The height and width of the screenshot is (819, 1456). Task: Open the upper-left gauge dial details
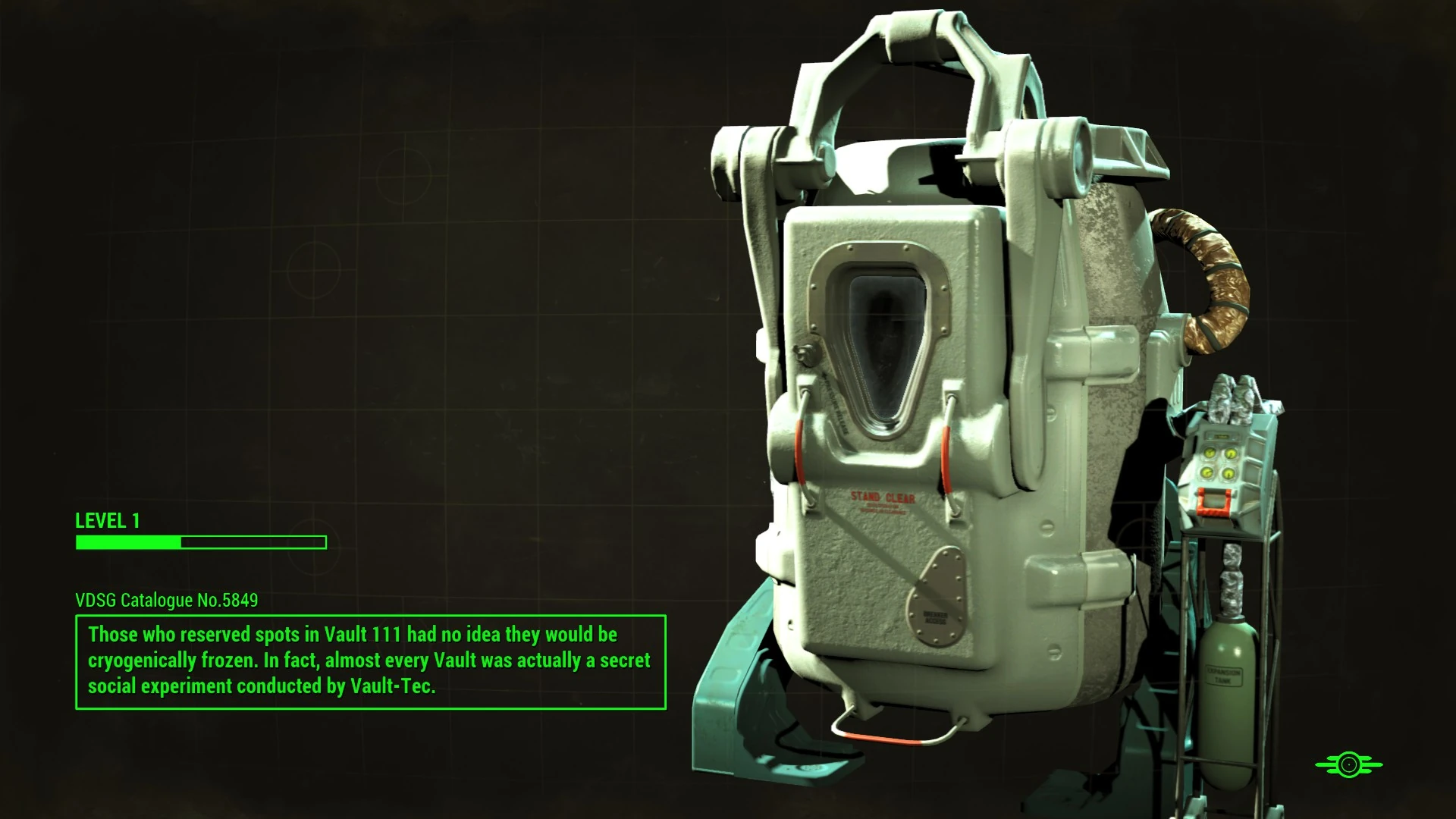click(1209, 453)
